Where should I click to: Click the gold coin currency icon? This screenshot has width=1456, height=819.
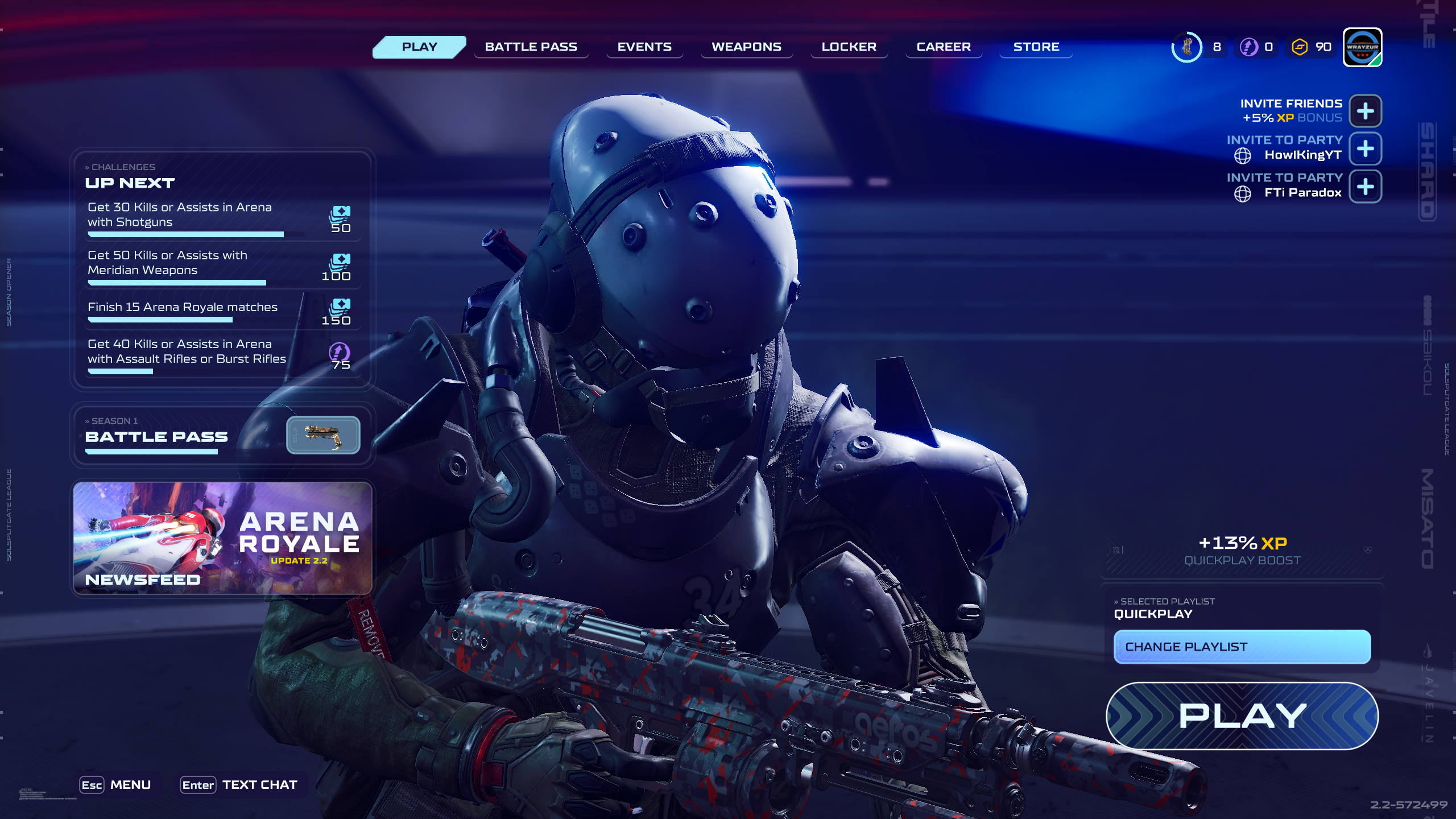1300,47
